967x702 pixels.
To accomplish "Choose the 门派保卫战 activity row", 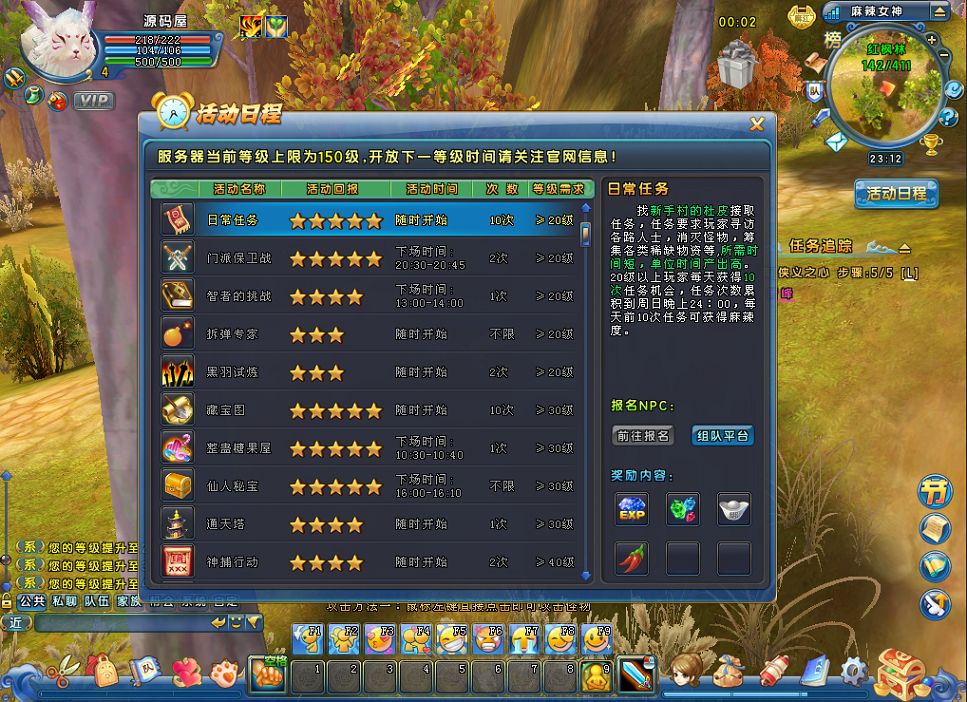I will click(368, 258).
